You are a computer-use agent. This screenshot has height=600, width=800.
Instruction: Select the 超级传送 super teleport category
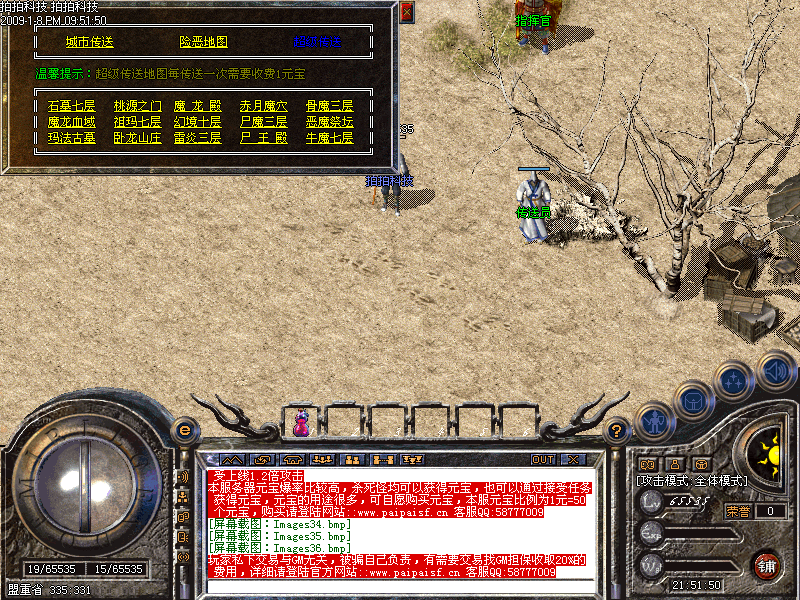[x=317, y=43]
